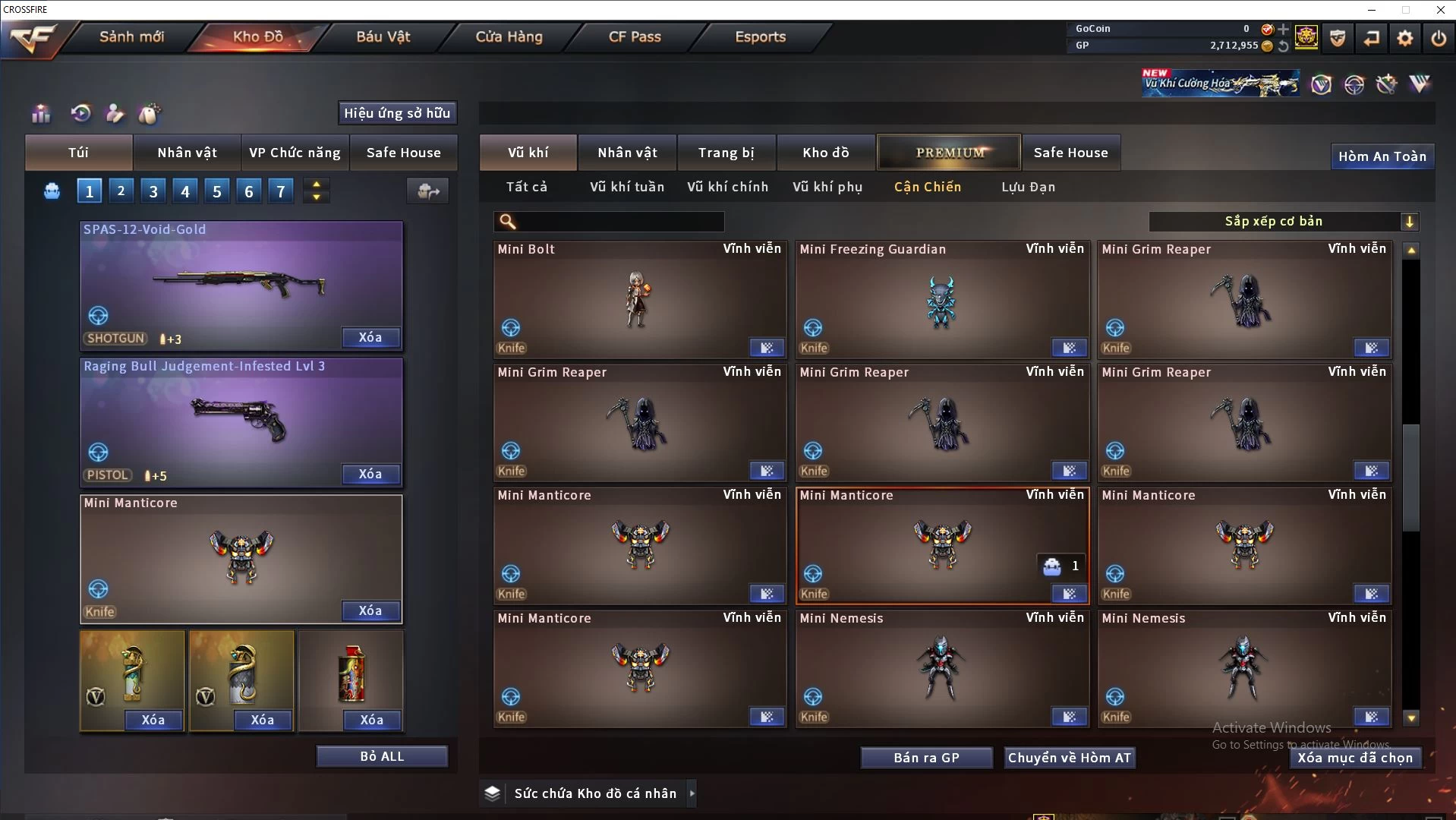Select bag slot number 3
The width and height of the screenshot is (1456, 820).
tap(153, 191)
